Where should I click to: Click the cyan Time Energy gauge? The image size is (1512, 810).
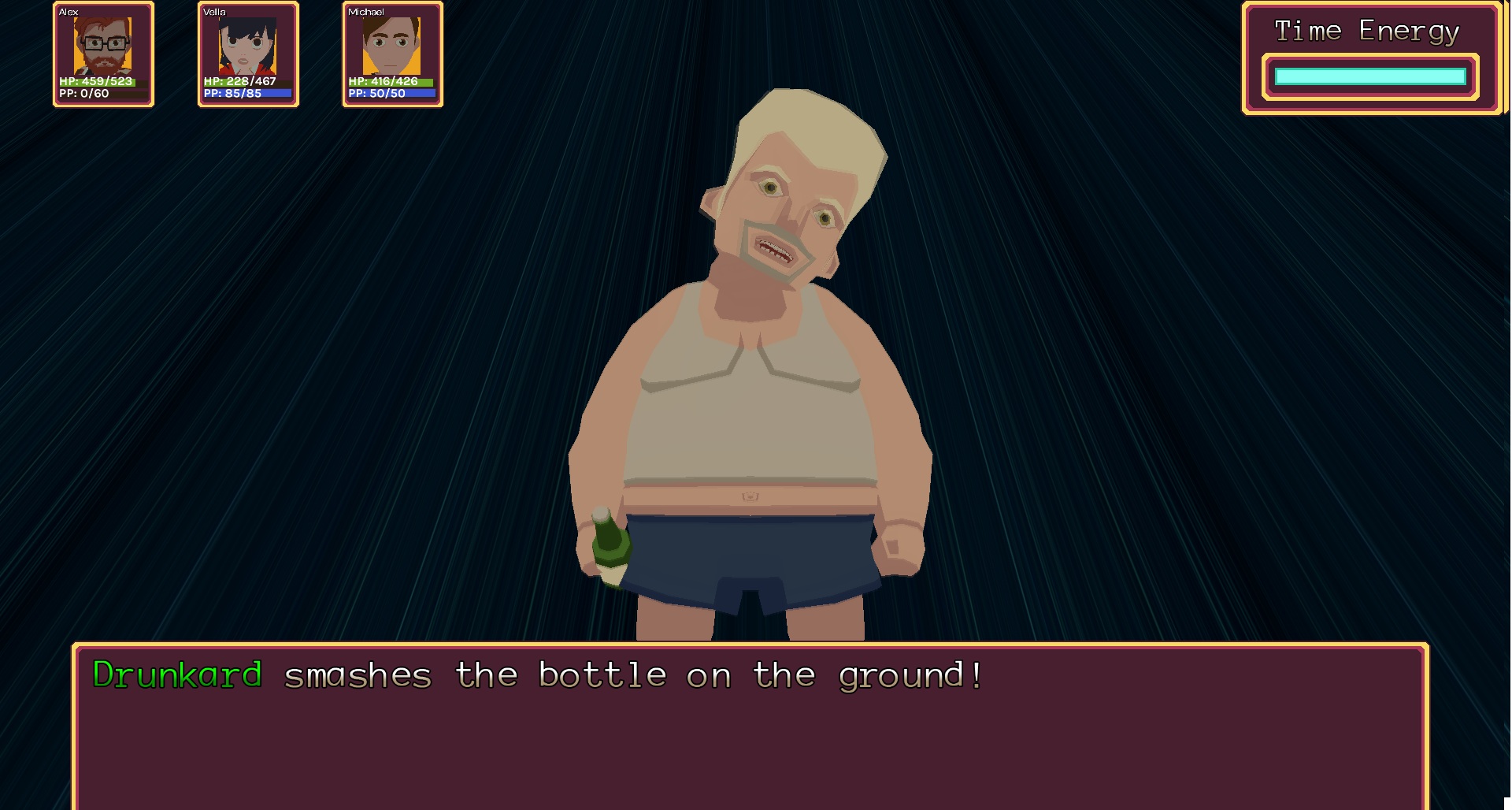[1370, 77]
